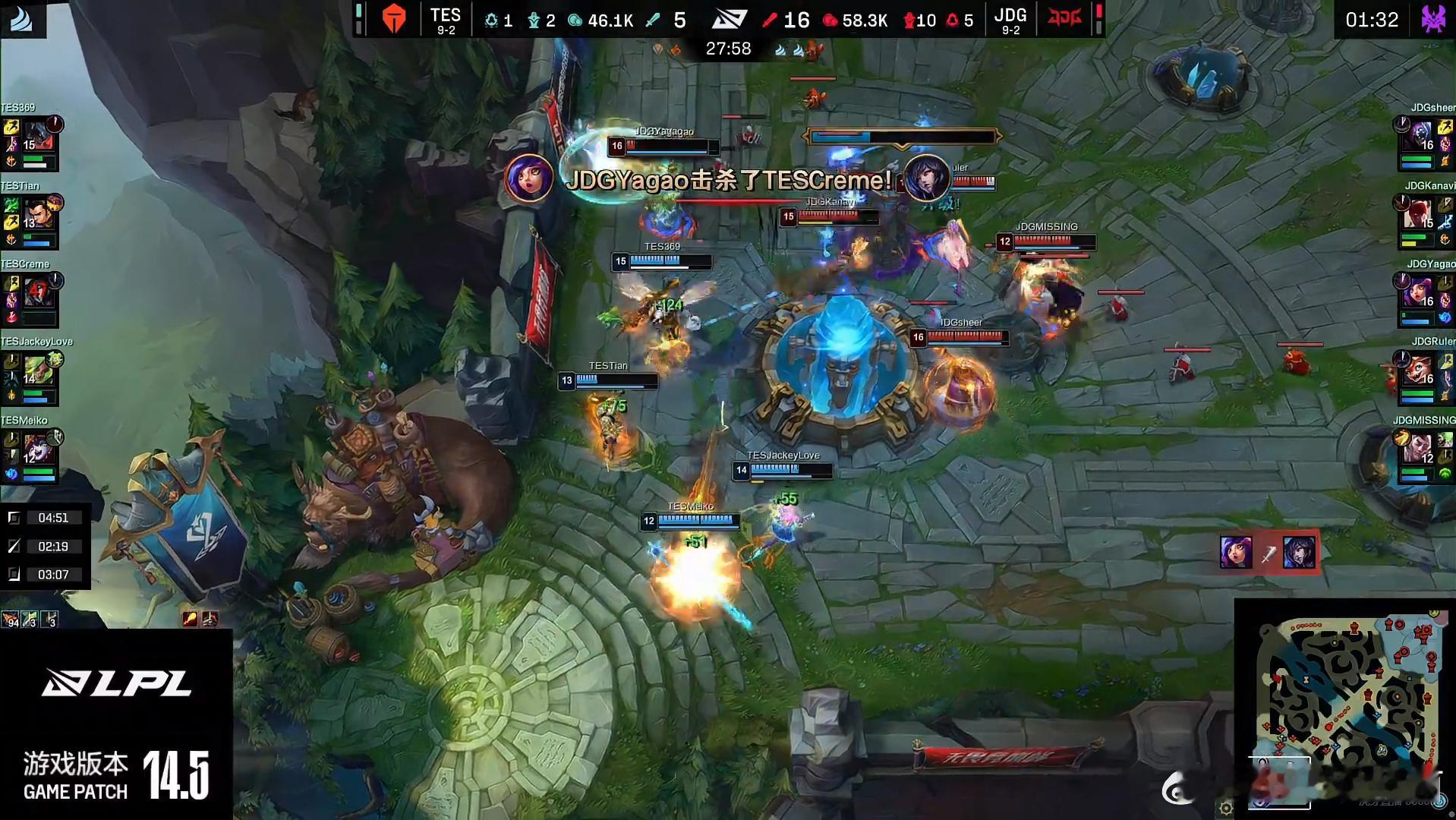Viewport: 1456px width, 820px height.
Task: Select TESTian's champion portrait
Action: tap(36, 214)
